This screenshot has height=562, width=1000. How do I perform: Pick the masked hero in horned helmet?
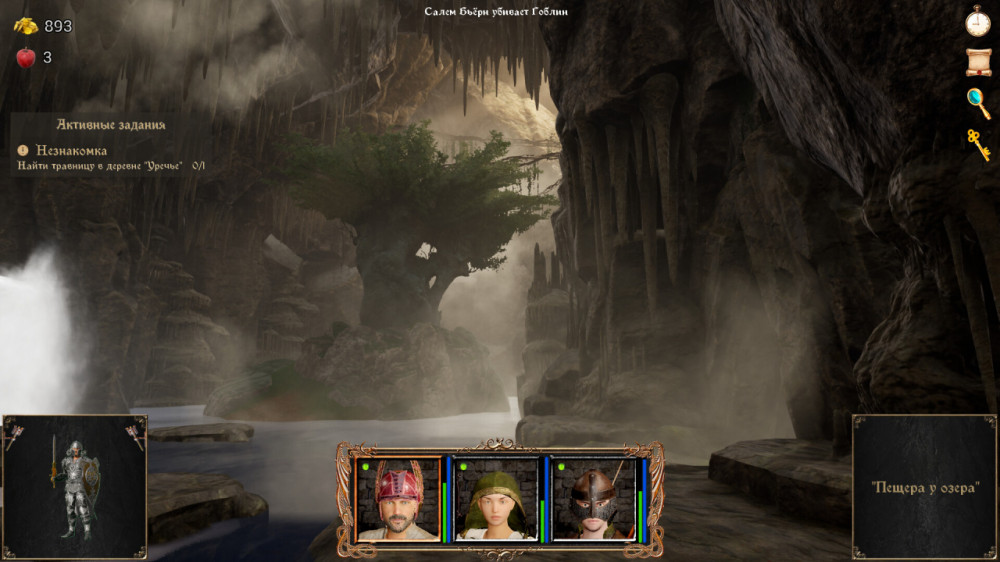pos(594,500)
